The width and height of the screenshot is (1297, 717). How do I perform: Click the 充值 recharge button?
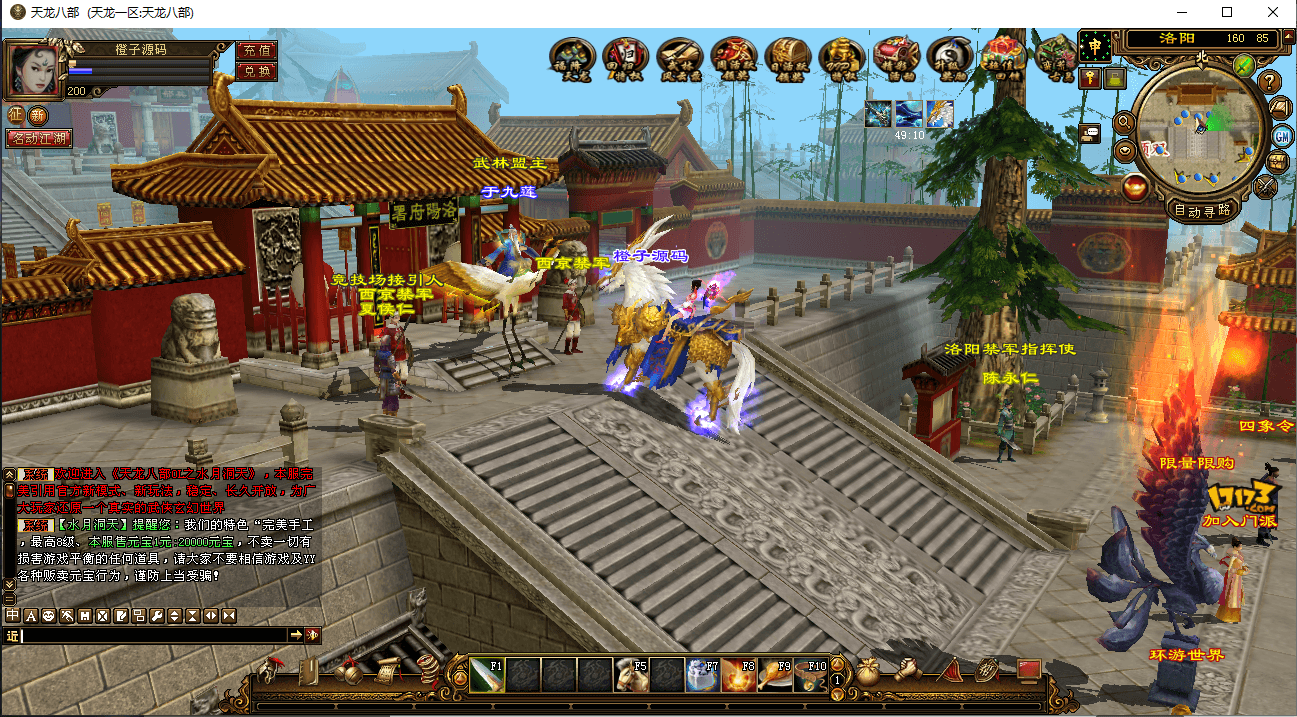coord(256,50)
